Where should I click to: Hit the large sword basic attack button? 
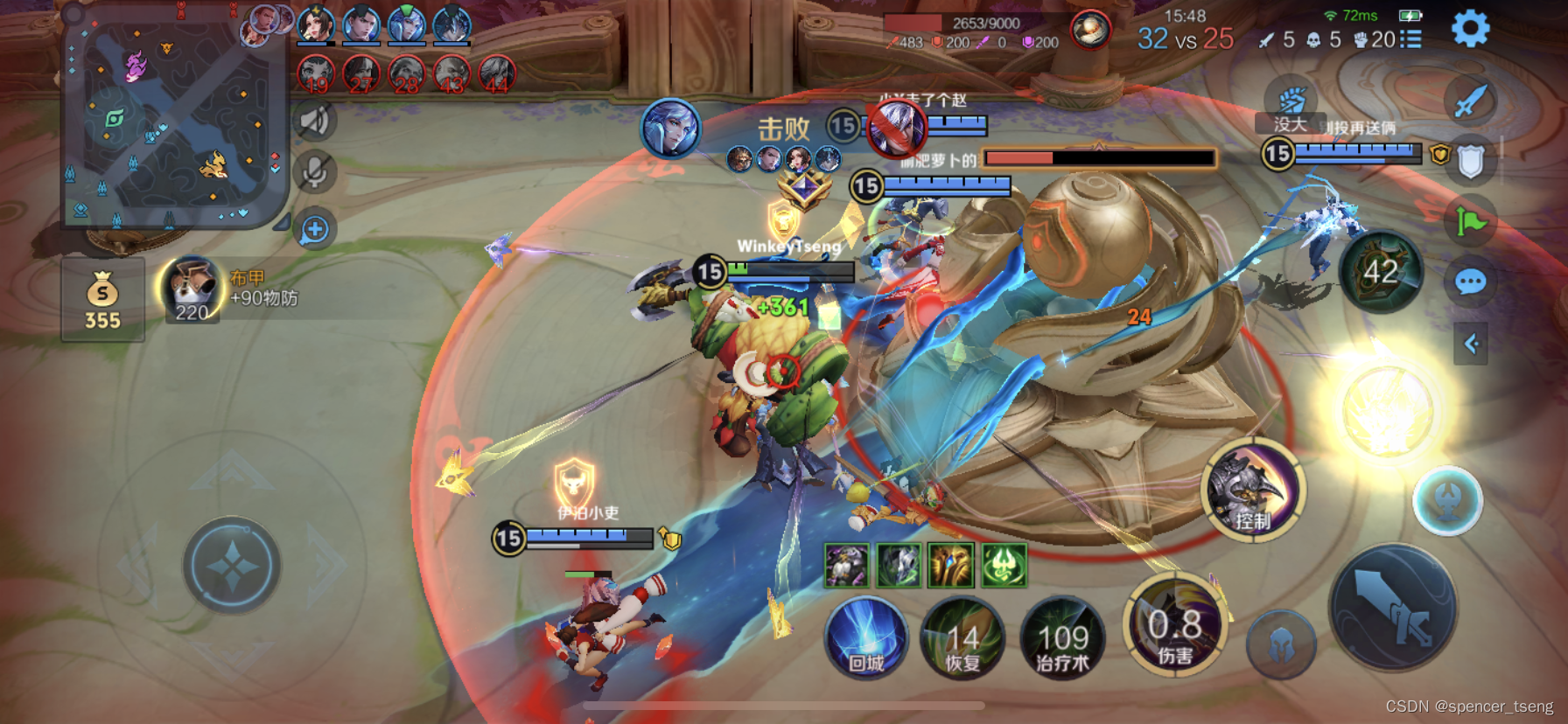tap(1393, 608)
